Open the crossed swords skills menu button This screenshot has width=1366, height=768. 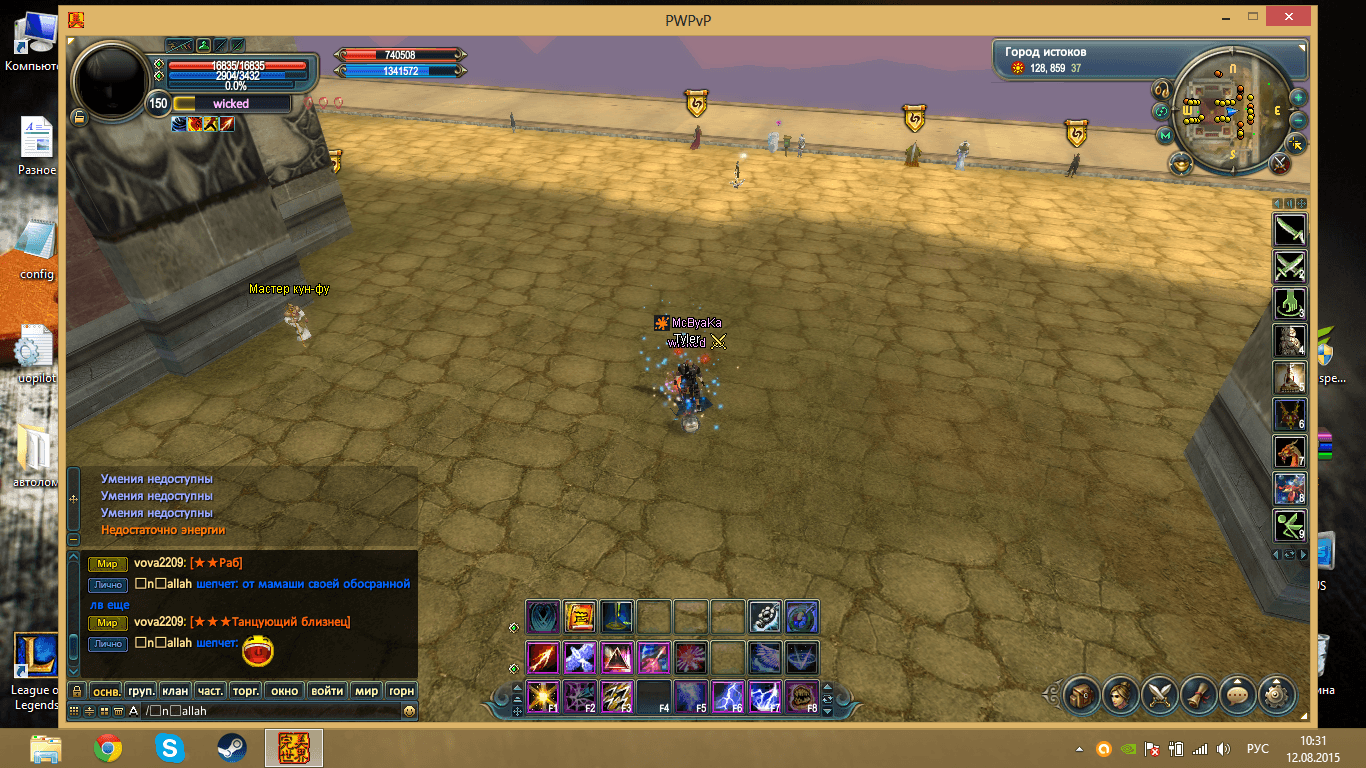pos(1159,692)
